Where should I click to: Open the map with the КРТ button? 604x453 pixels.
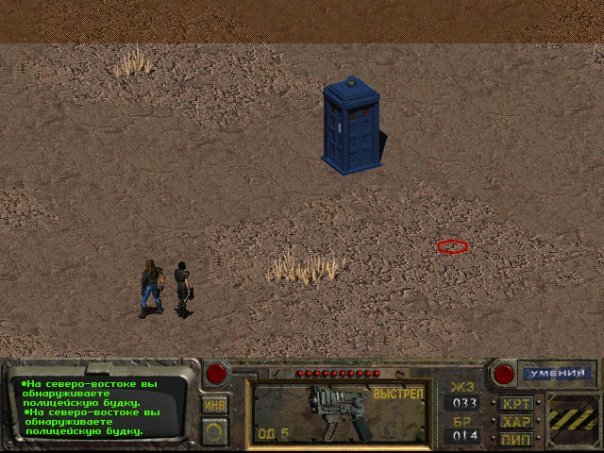click(x=516, y=404)
